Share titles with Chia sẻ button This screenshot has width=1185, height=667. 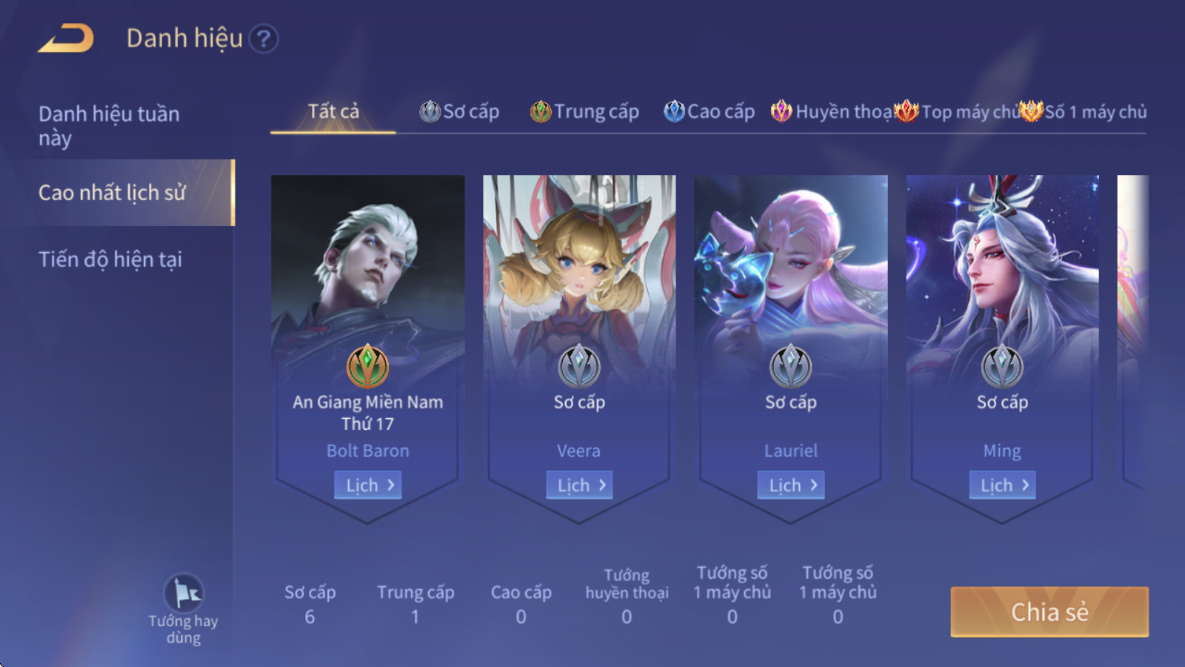[x=1049, y=612]
